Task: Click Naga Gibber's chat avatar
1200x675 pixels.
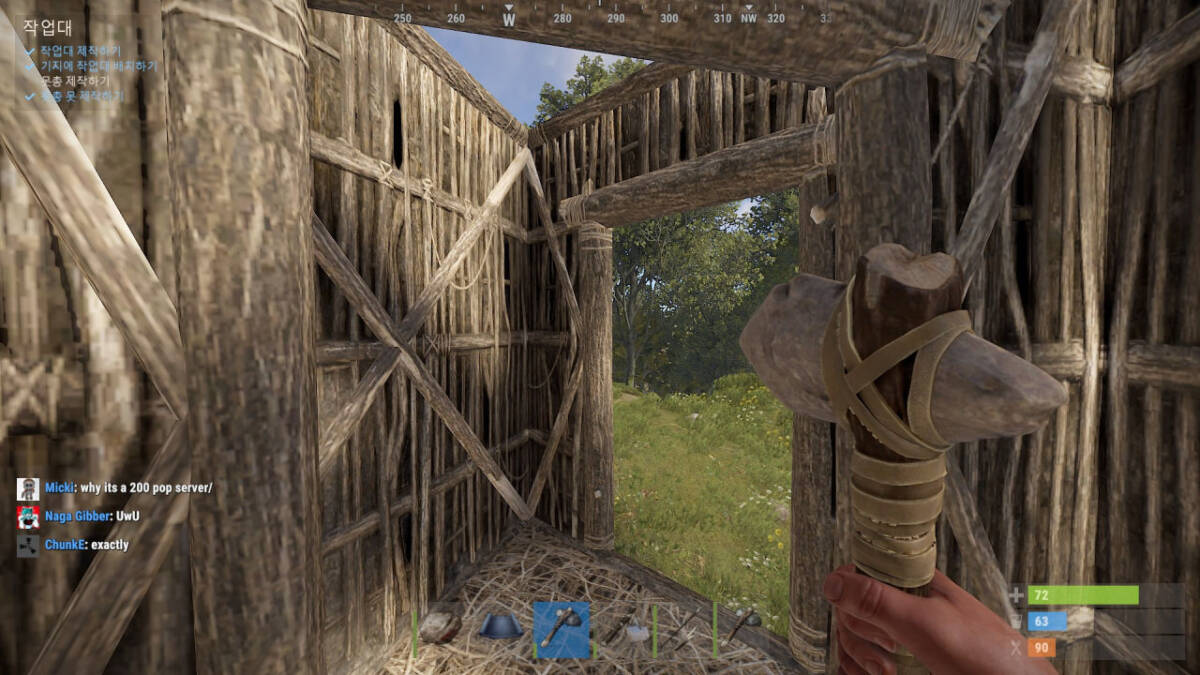Action: pyautogui.click(x=28, y=517)
